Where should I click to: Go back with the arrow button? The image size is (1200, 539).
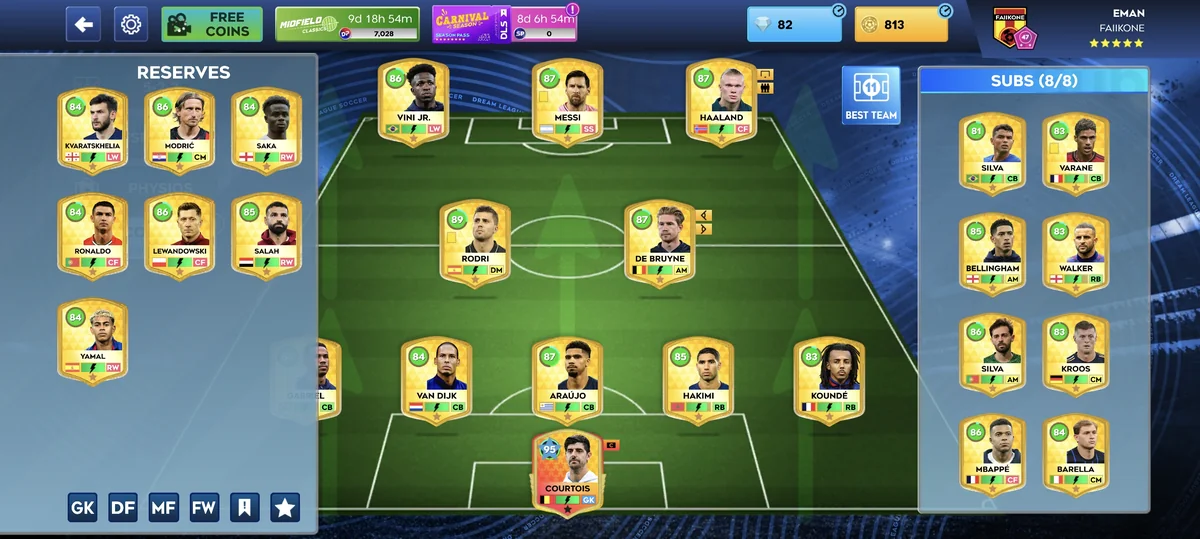[83, 24]
